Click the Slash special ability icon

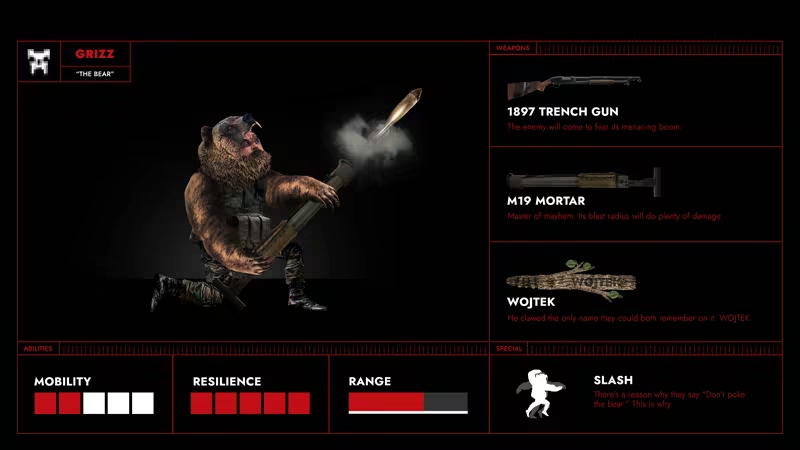[541, 394]
